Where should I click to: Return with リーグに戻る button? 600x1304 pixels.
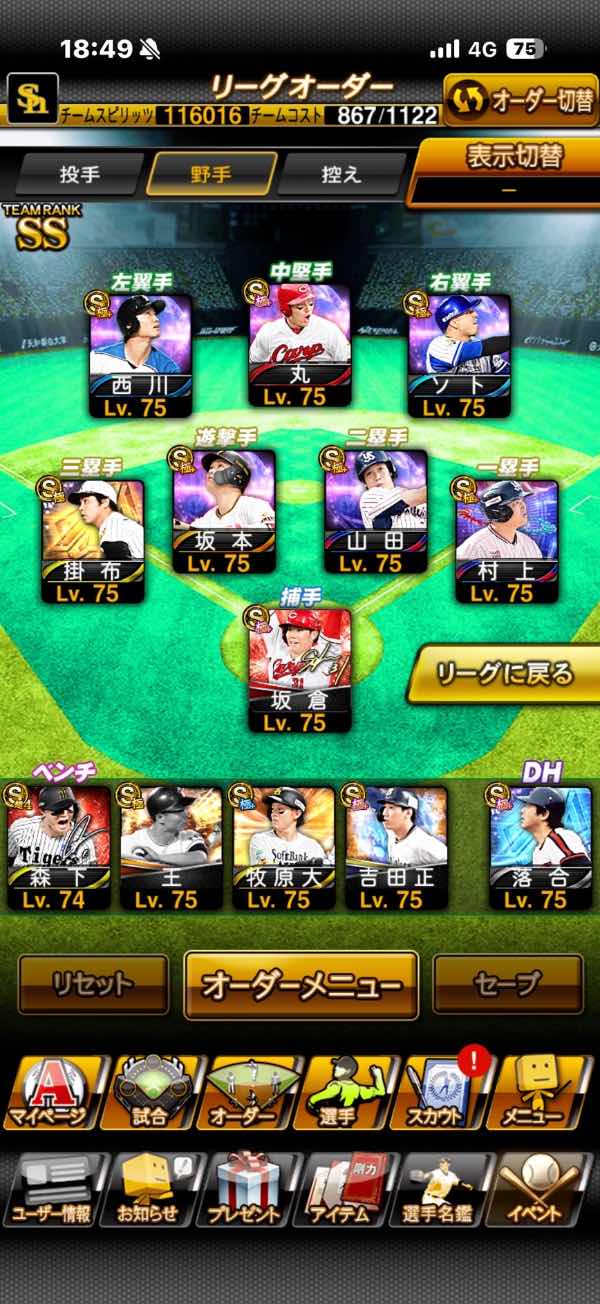[505, 673]
